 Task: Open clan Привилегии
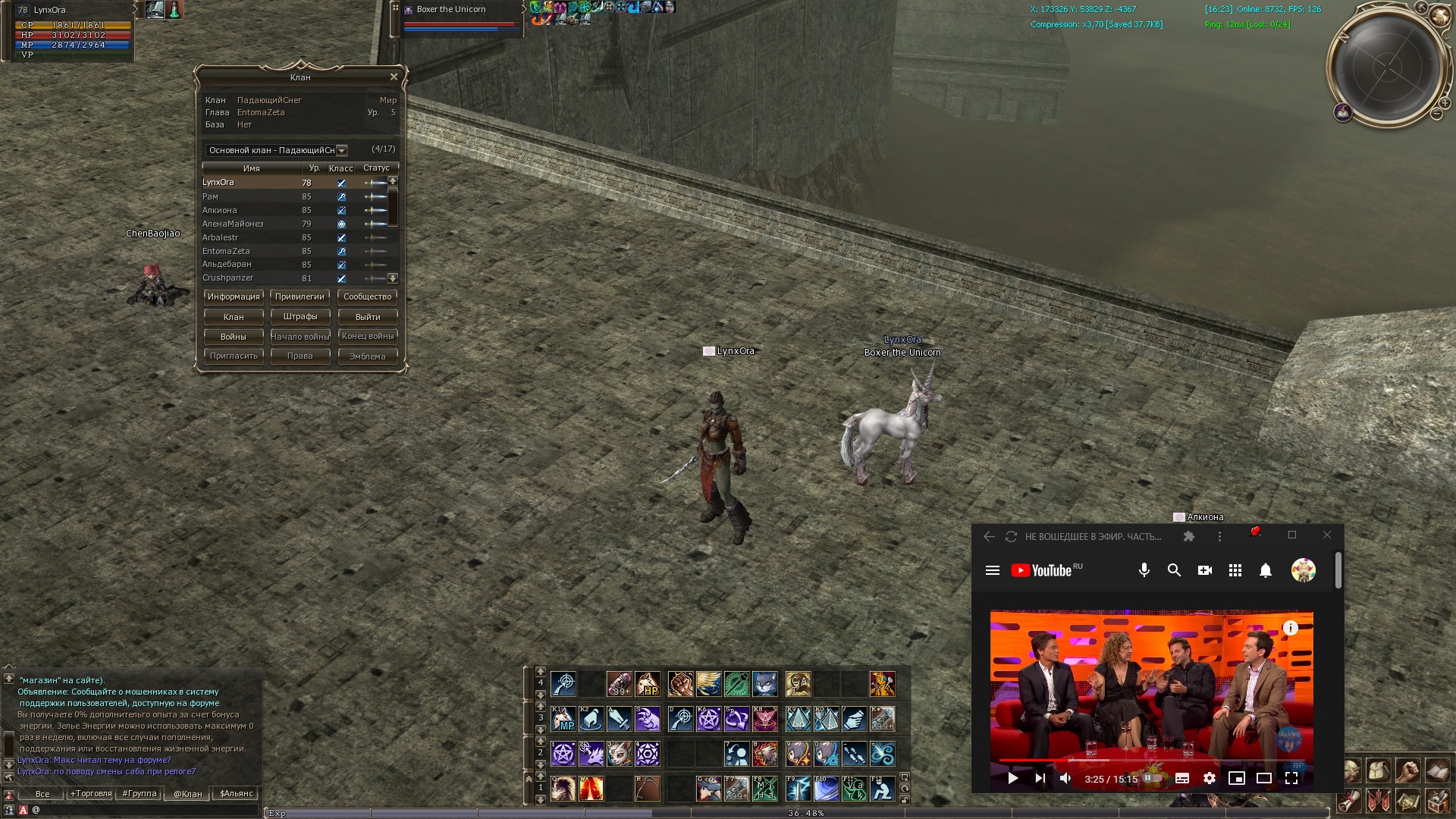300,297
